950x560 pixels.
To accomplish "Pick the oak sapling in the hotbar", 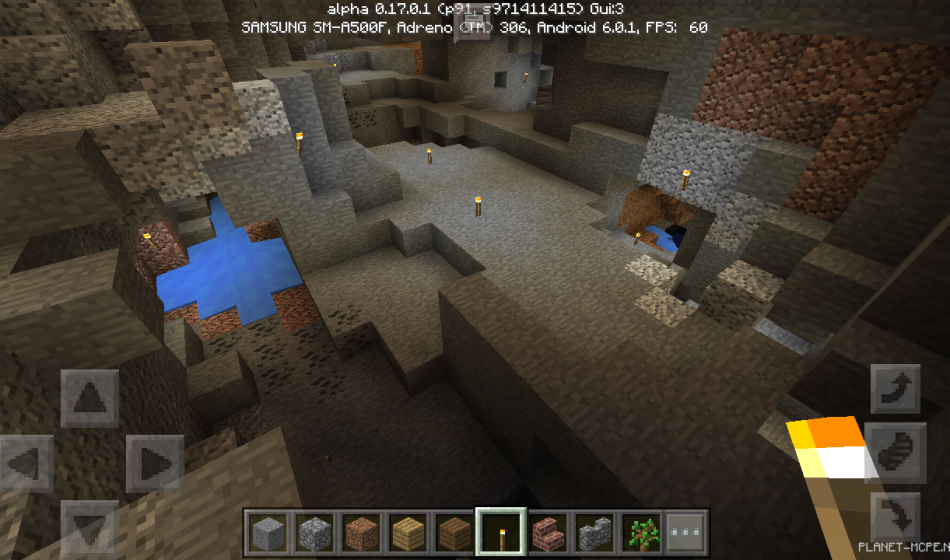I will pyautogui.click(x=638, y=530).
